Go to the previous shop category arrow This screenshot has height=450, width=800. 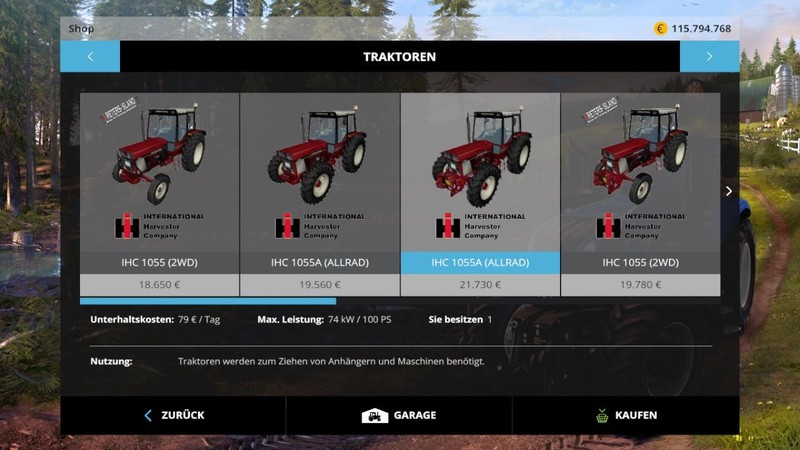click(x=90, y=57)
